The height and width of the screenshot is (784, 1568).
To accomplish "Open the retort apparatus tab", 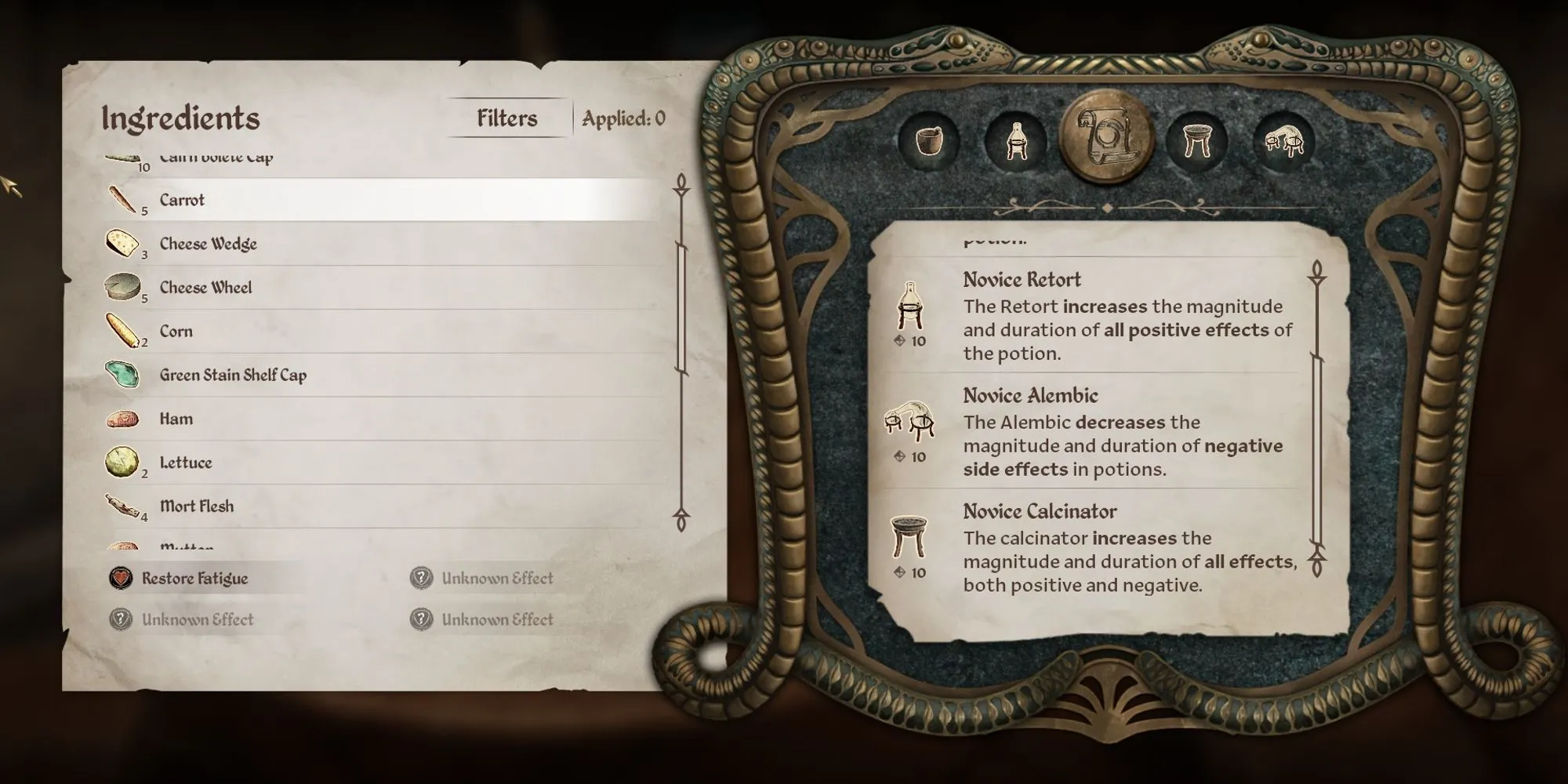I will tap(1016, 141).
